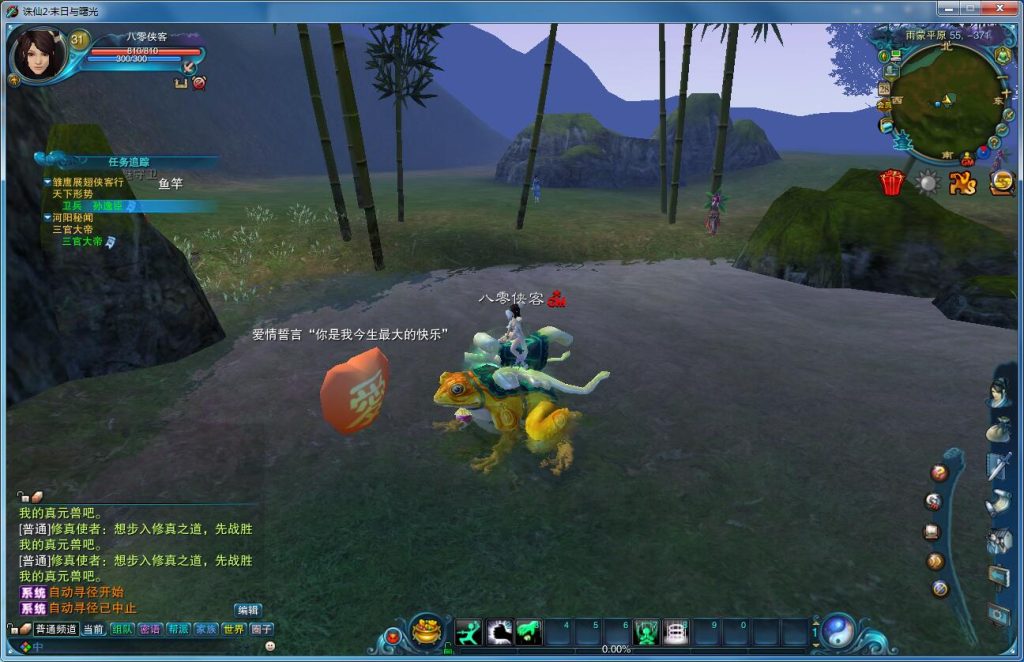Viewport: 1024px width, 662px height.
Task: Open the red gift box icon
Action: [891, 182]
